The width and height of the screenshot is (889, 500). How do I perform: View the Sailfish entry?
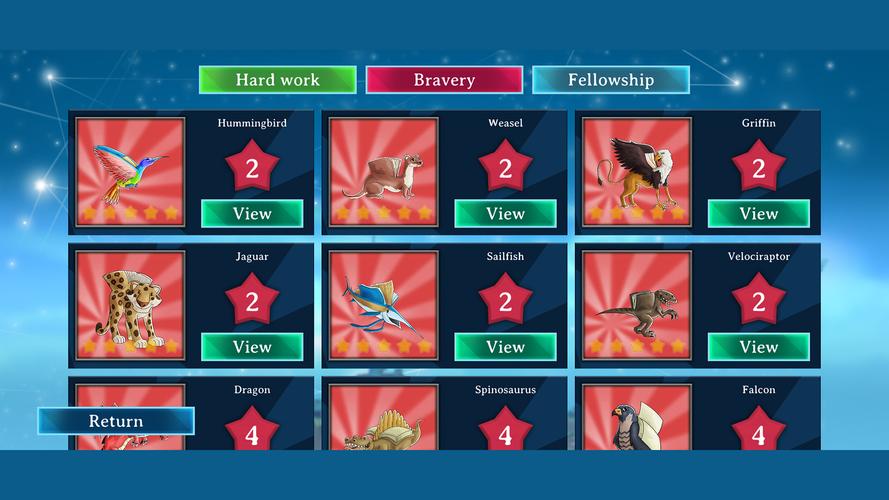[505, 347]
